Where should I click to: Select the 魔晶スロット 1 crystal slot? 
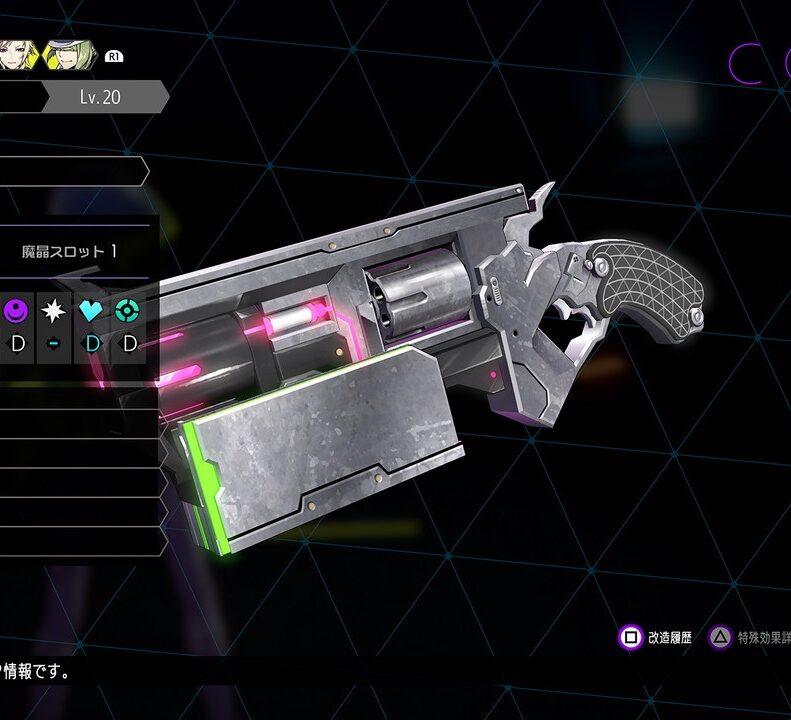70,252
